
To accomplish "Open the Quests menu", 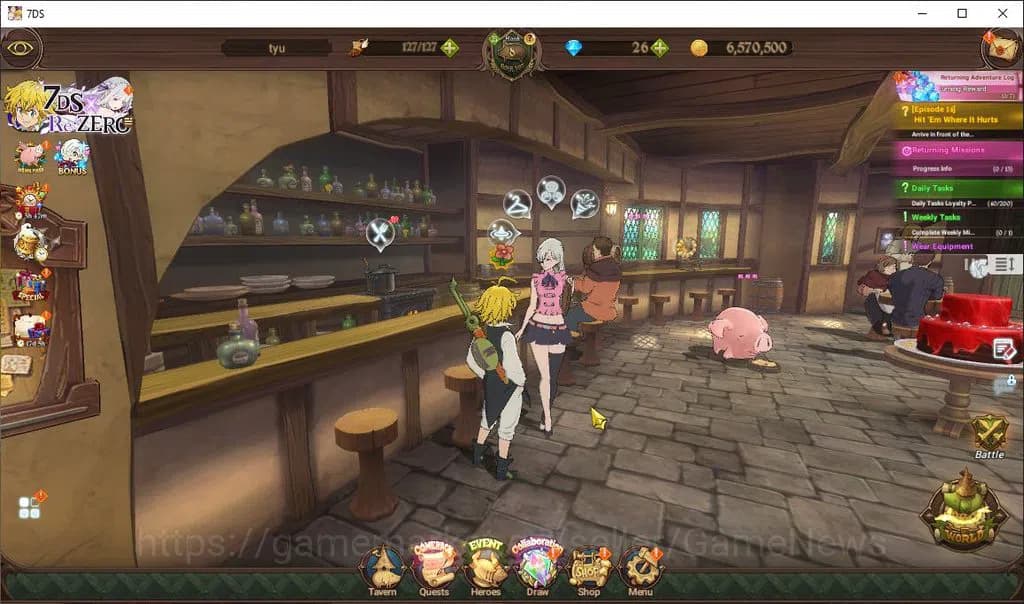I will (434, 568).
